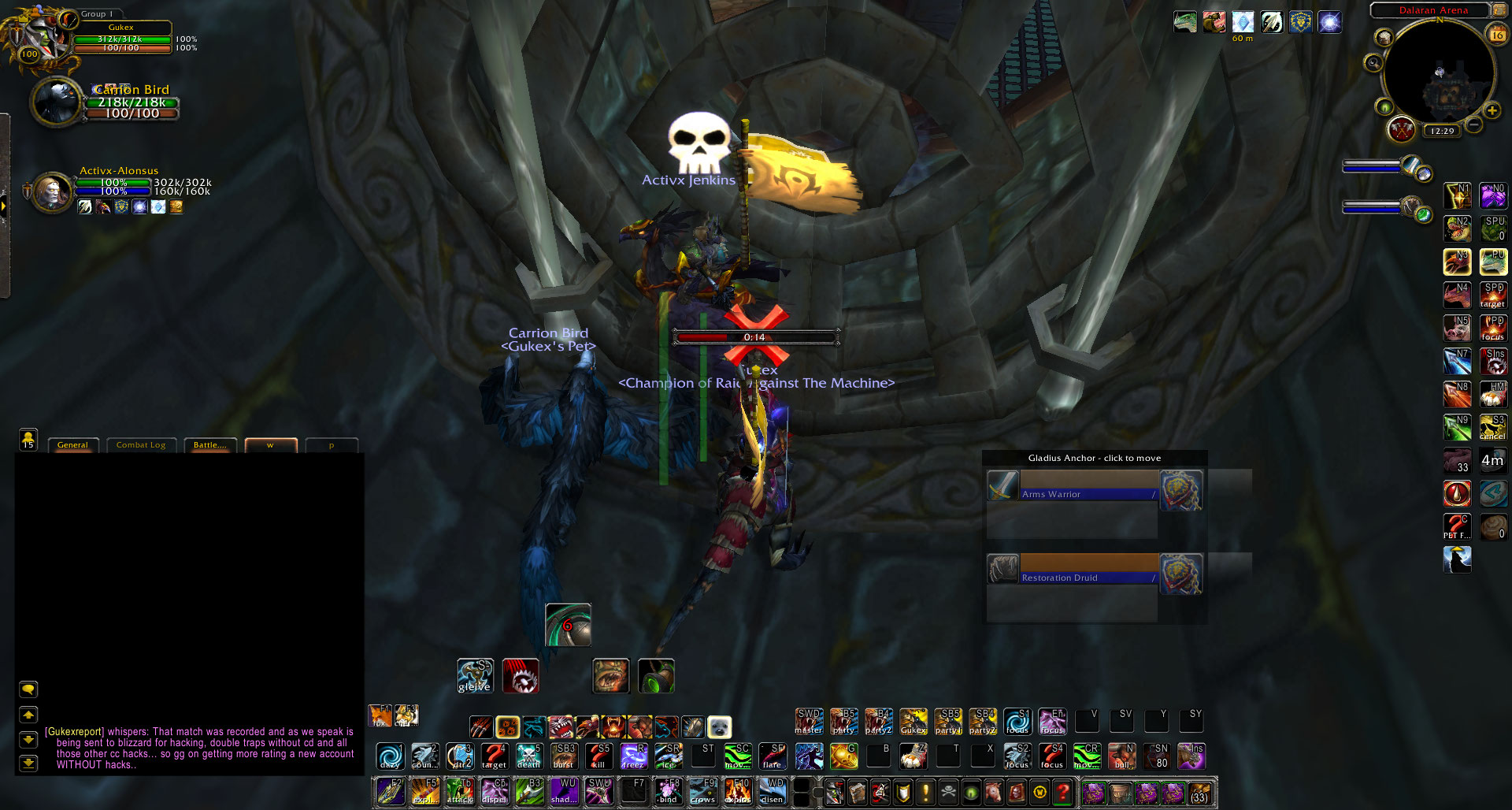
Task: Zoom out the minimap with minus button
Action: click(x=1474, y=125)
